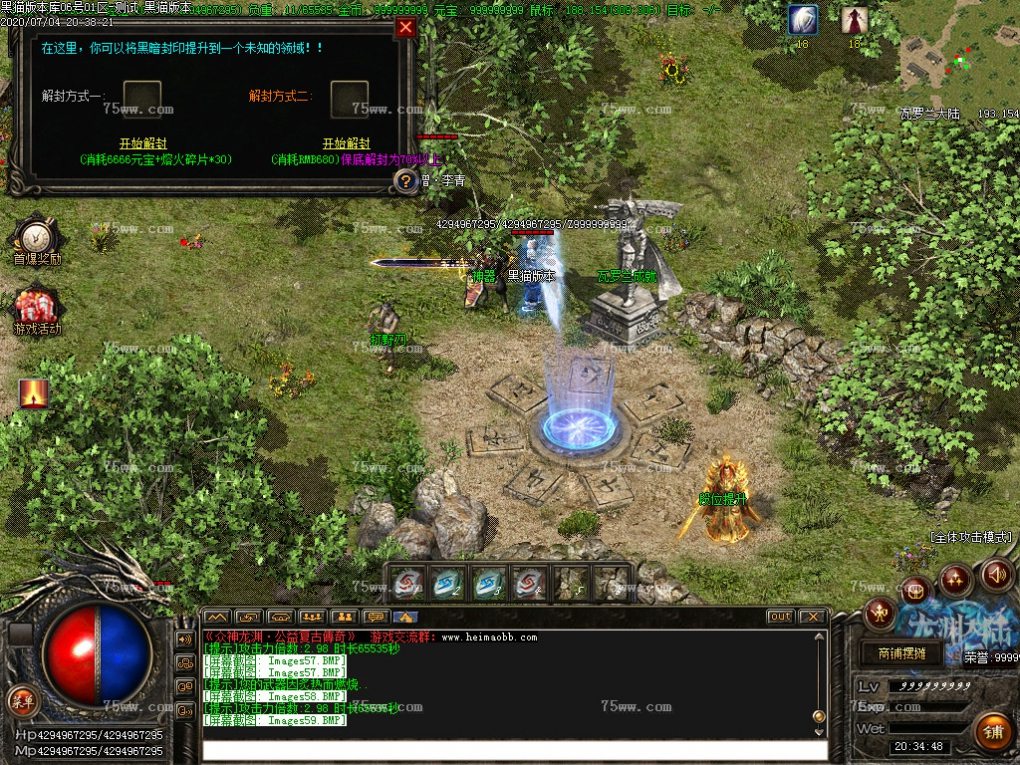
Task: Click the chat panel's OUT button
Action: (780, 616)
